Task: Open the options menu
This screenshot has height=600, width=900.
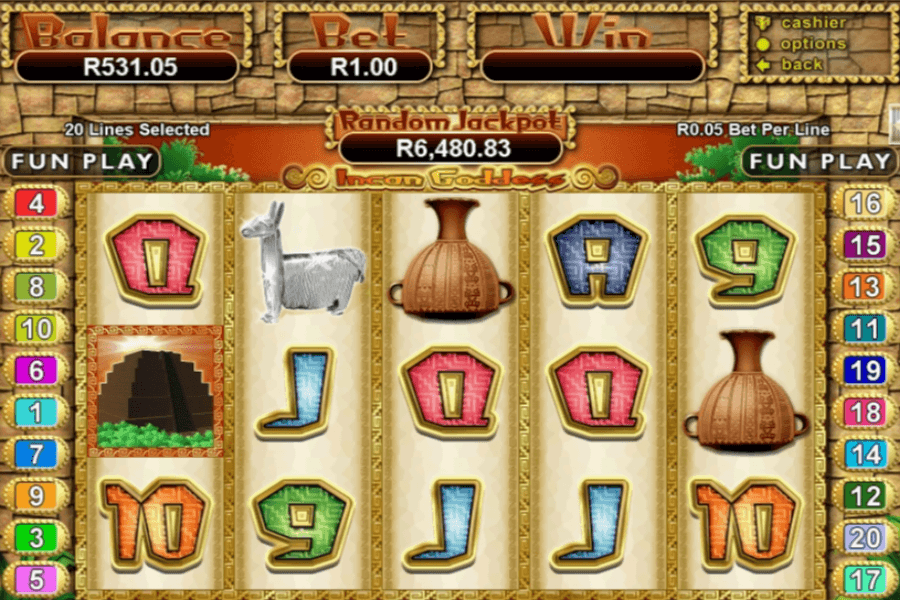Action: click(x=812, y=44)
